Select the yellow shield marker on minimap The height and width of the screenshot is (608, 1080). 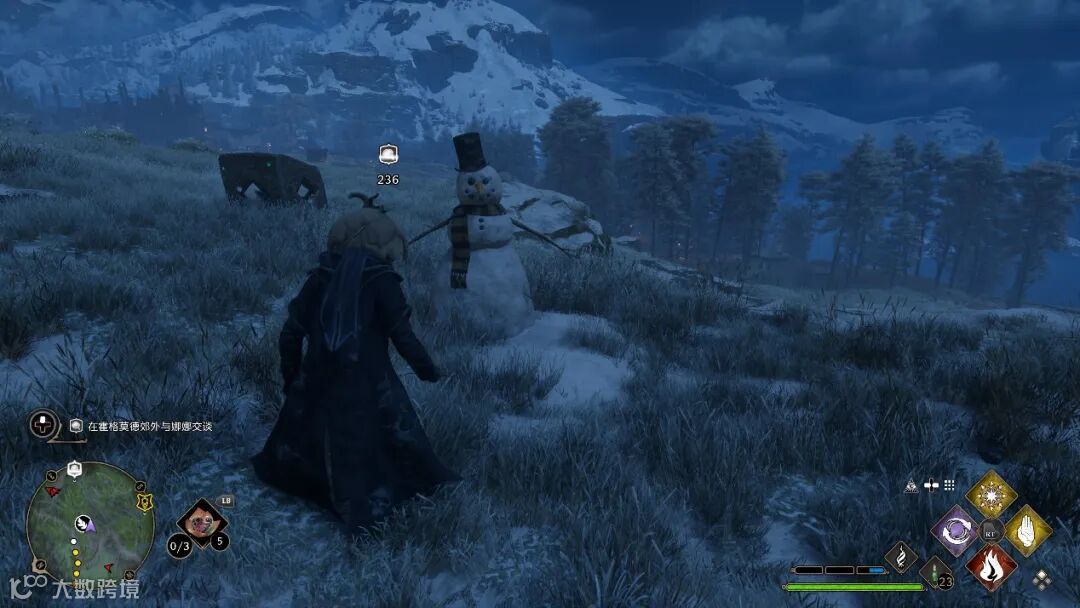point(144,501)
